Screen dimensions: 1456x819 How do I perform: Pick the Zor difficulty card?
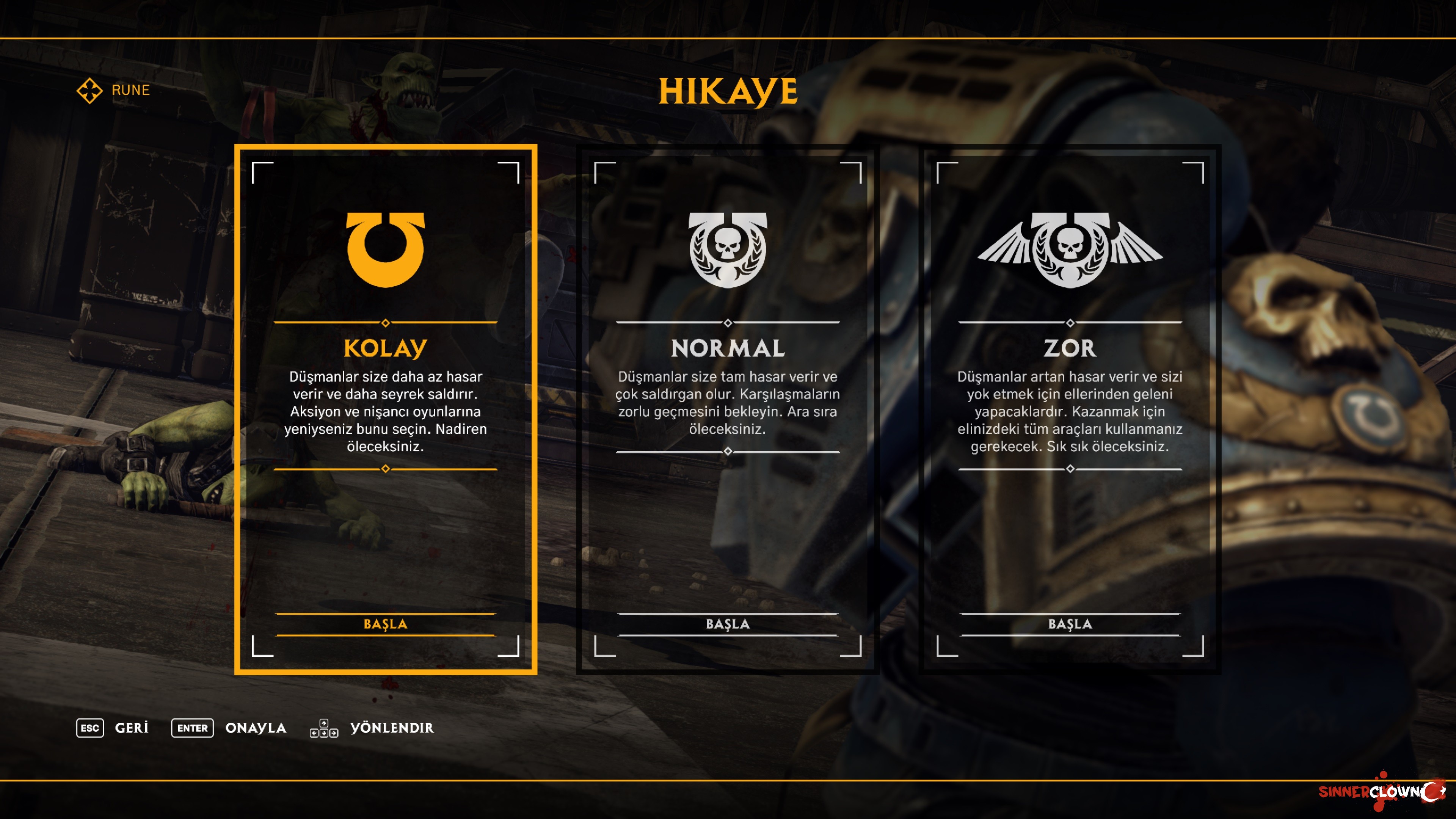[1069, 348]
